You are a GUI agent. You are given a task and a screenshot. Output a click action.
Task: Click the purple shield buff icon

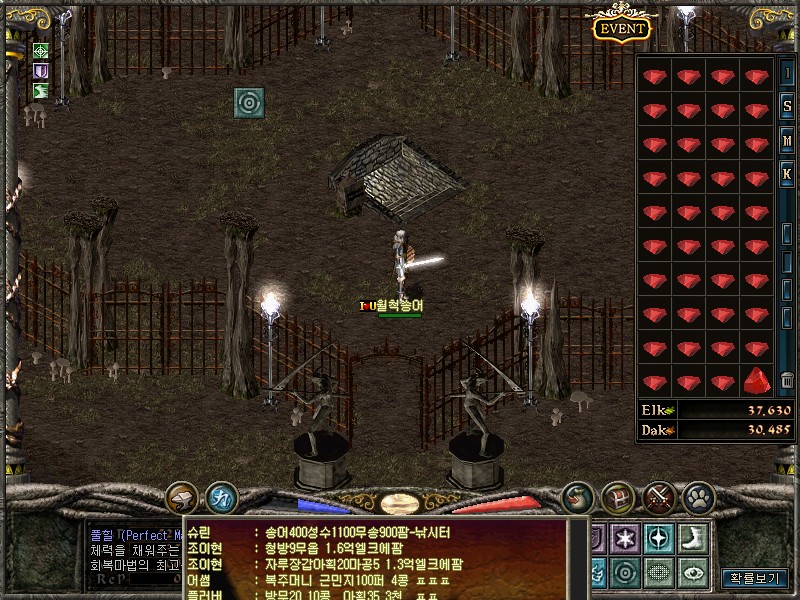coord(41,71)
